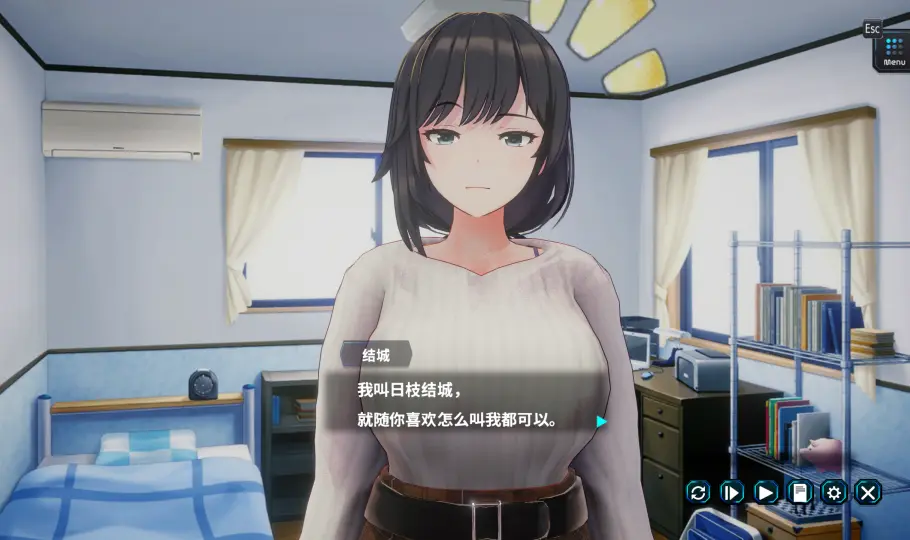
Task: Hide the dialogue interface with the X button
Action: coord(867,491)
